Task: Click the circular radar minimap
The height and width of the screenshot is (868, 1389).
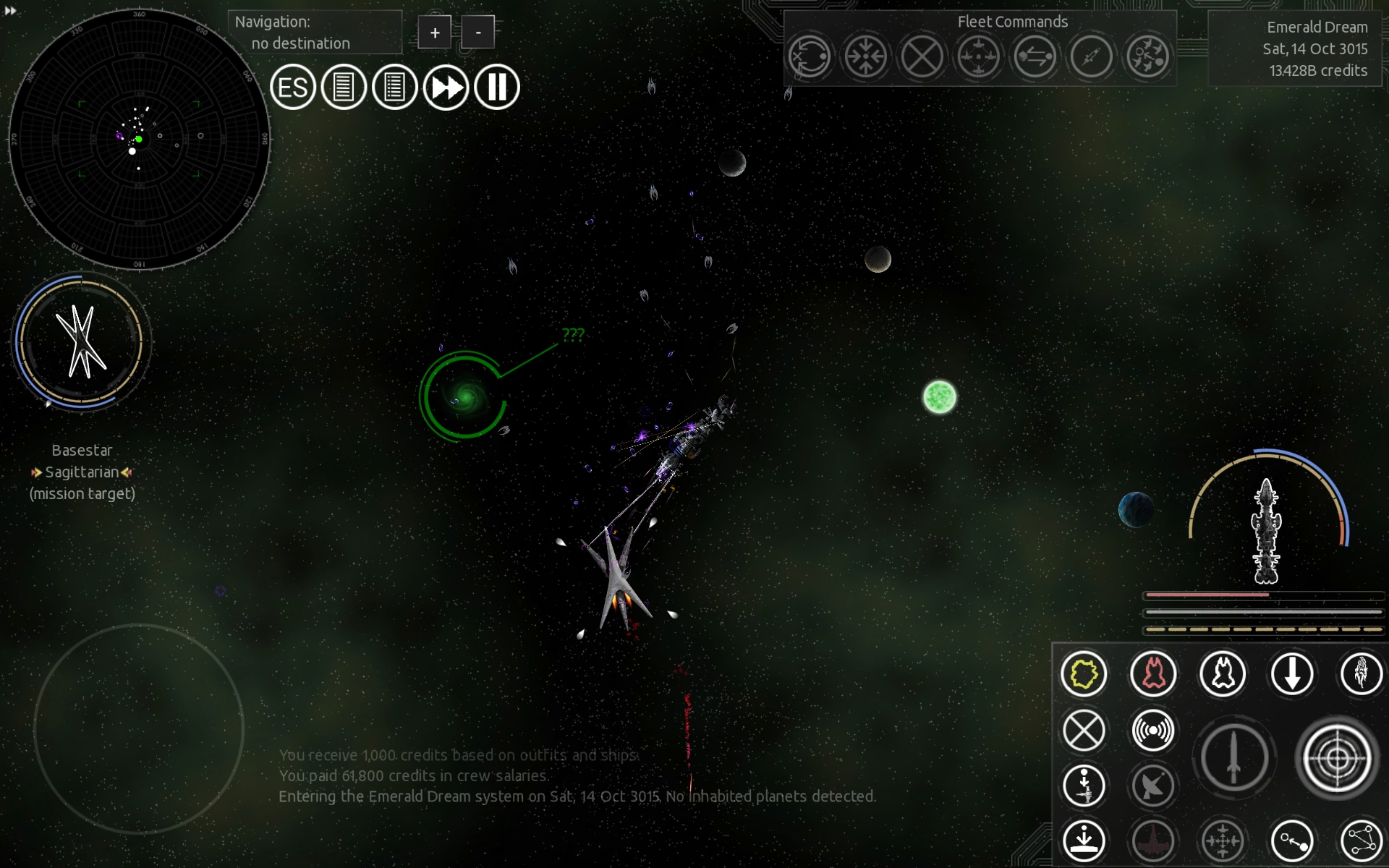Action: point(139,137)
